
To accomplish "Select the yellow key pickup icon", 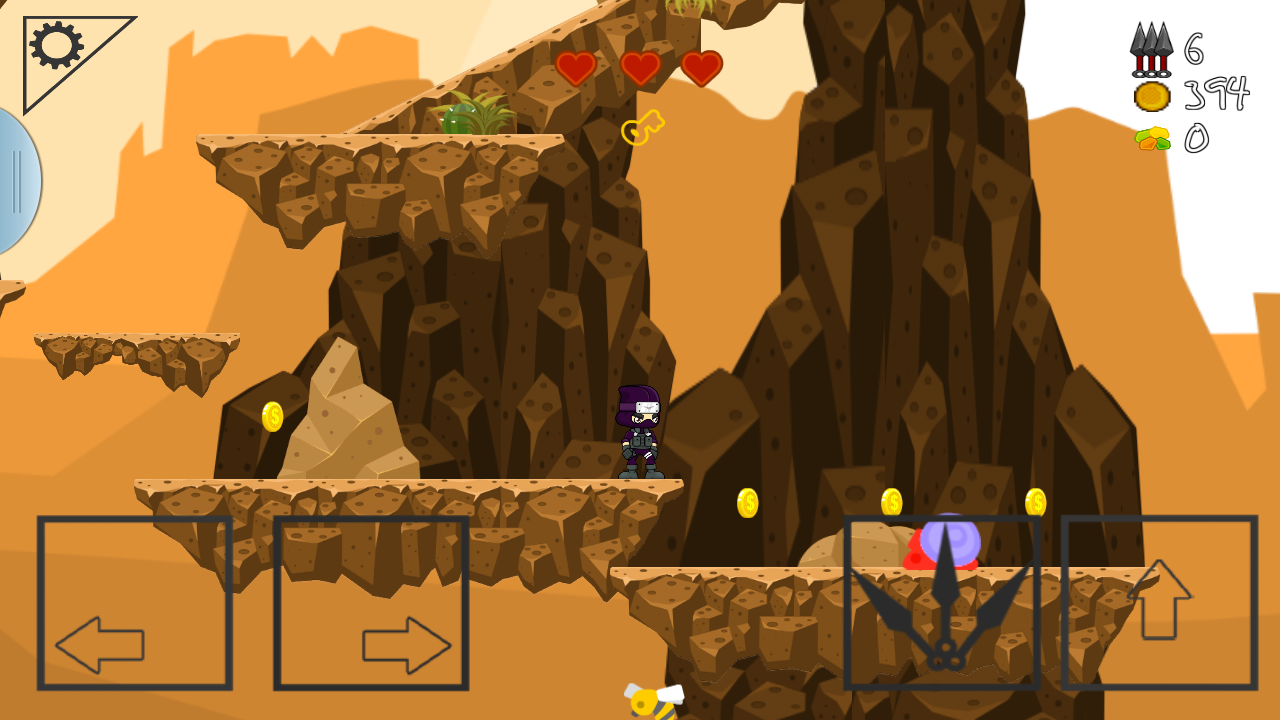I will [643, 127].
